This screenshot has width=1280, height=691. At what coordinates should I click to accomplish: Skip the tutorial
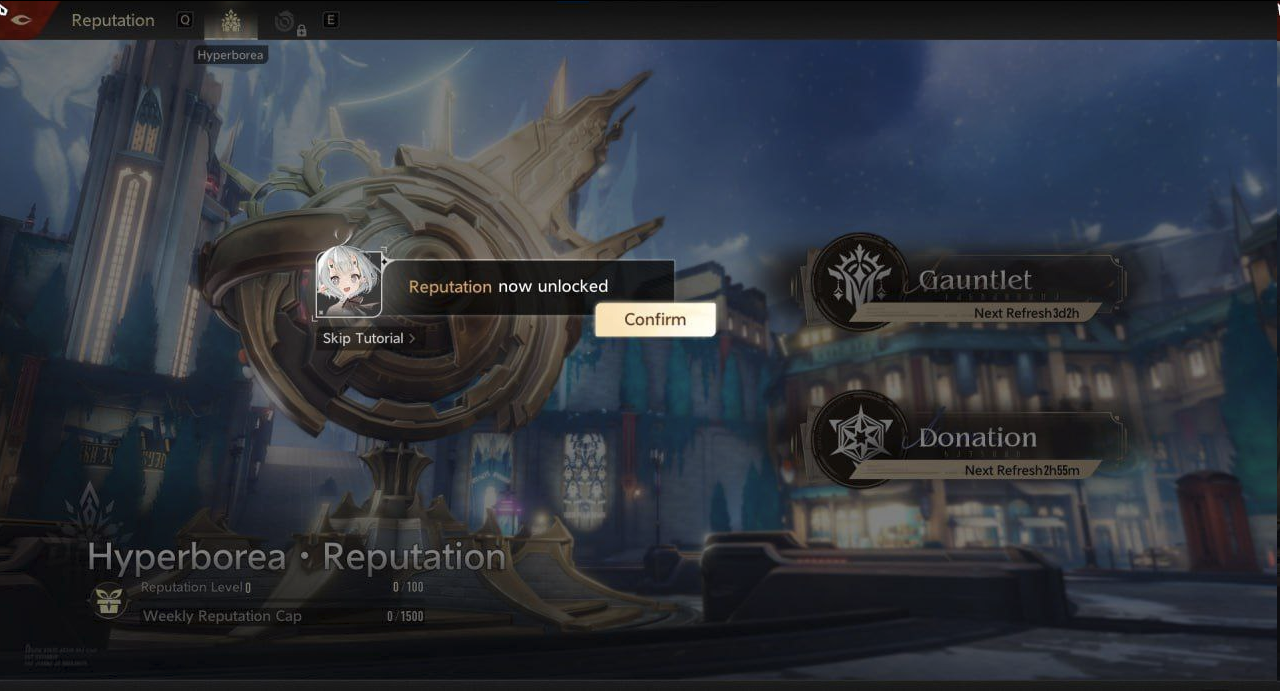tap(368, 339)
